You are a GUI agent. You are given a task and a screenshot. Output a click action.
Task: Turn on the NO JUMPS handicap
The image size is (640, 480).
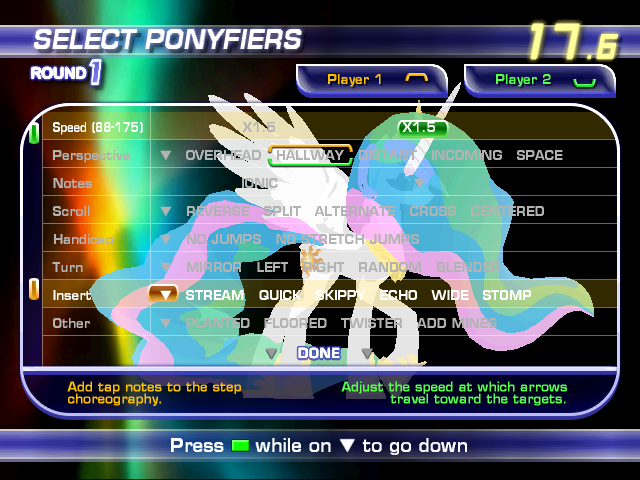pyautogui.click(x=223, y=239)
